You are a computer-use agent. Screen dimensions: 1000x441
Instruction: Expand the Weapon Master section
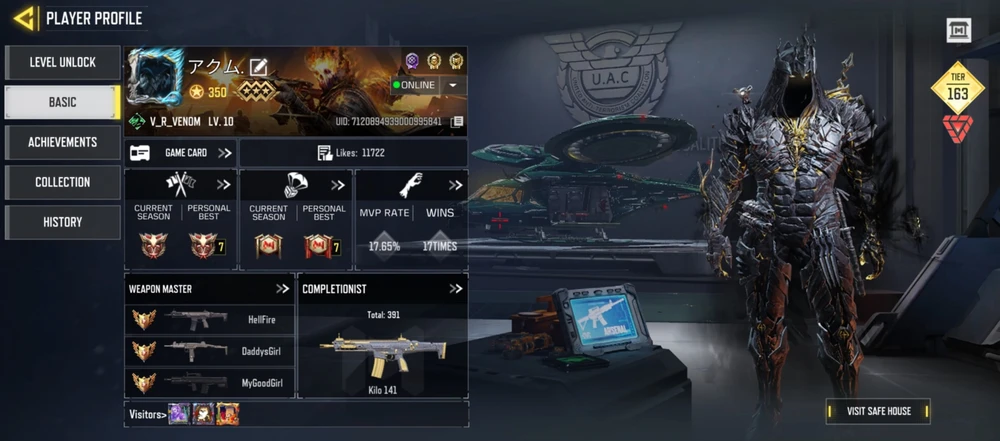[284, 289]
